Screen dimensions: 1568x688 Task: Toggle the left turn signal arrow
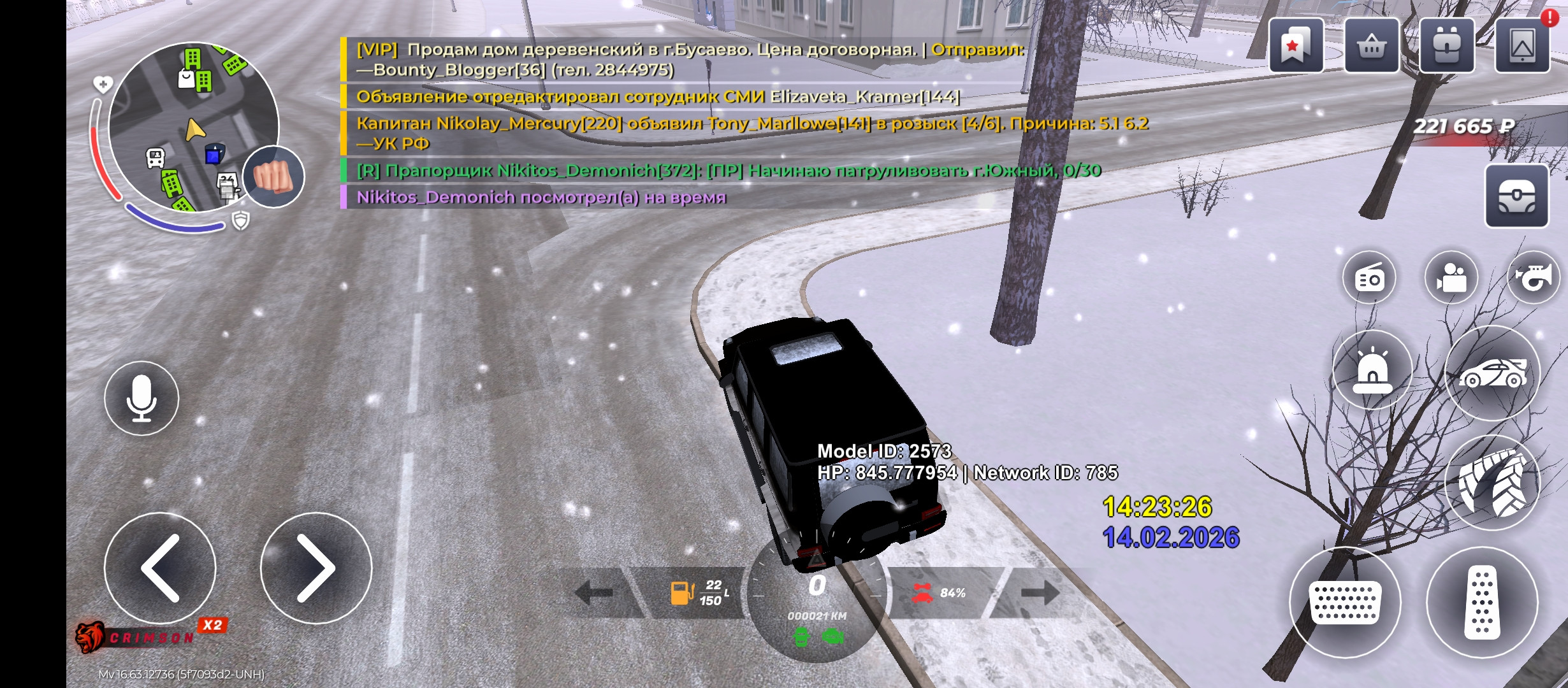[x=594, y=593]
